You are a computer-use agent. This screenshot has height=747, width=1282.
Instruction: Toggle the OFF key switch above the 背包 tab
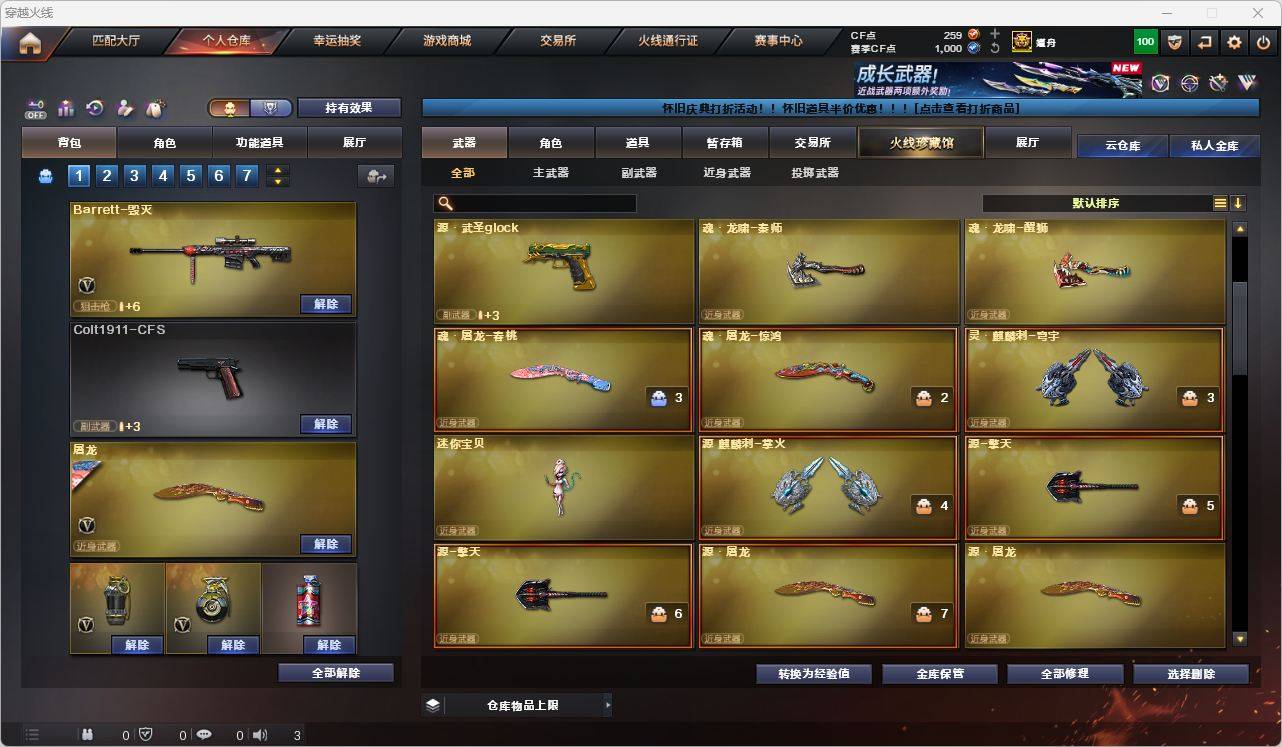[37, 108]
